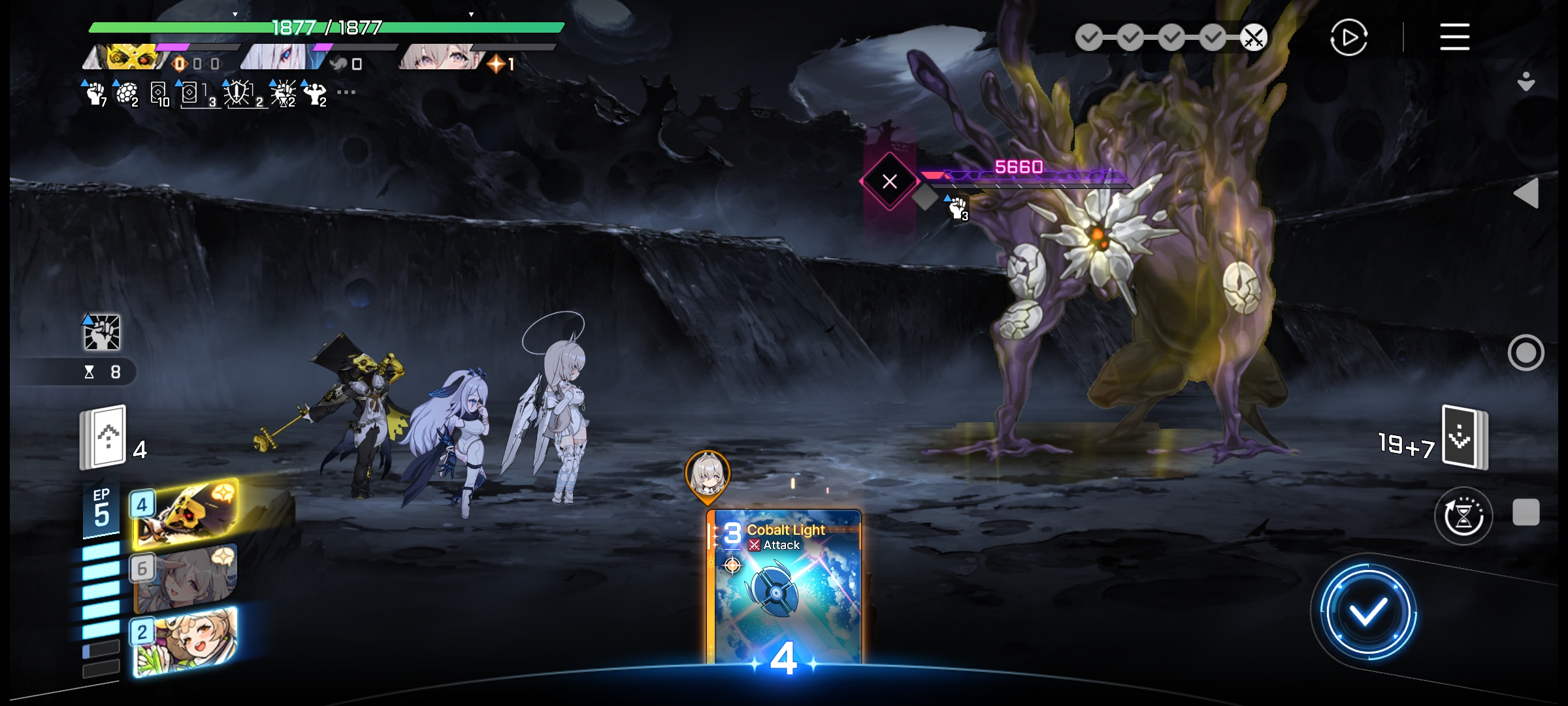
Task: Inspect the enemy's fist buff icon
Action: click(958, 209)
